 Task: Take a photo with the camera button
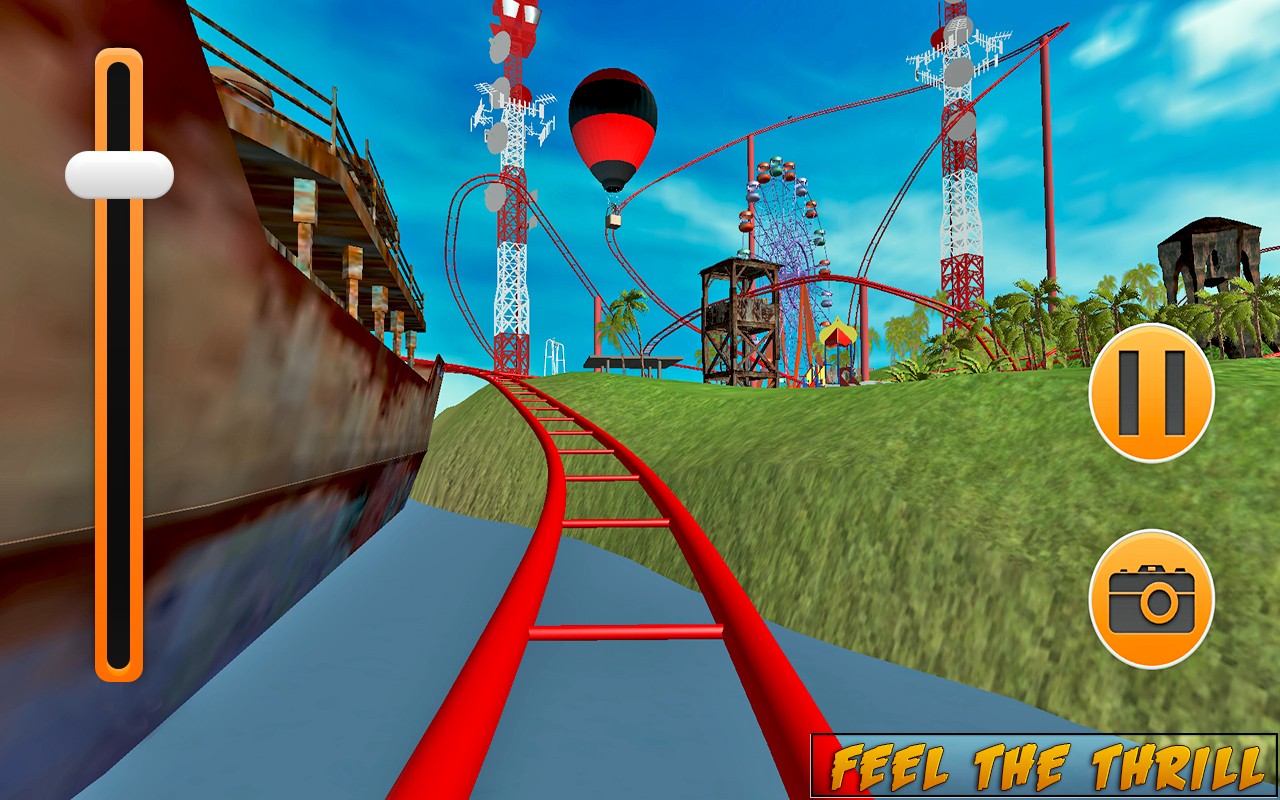pyautogui.click(x=1151, y=599)
